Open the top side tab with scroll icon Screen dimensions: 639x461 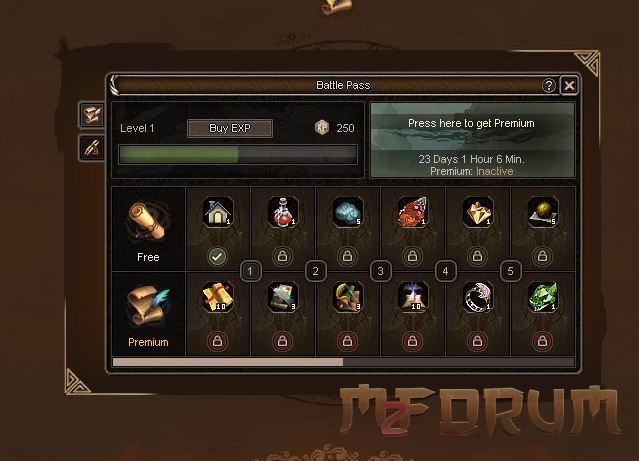point(91,115)
